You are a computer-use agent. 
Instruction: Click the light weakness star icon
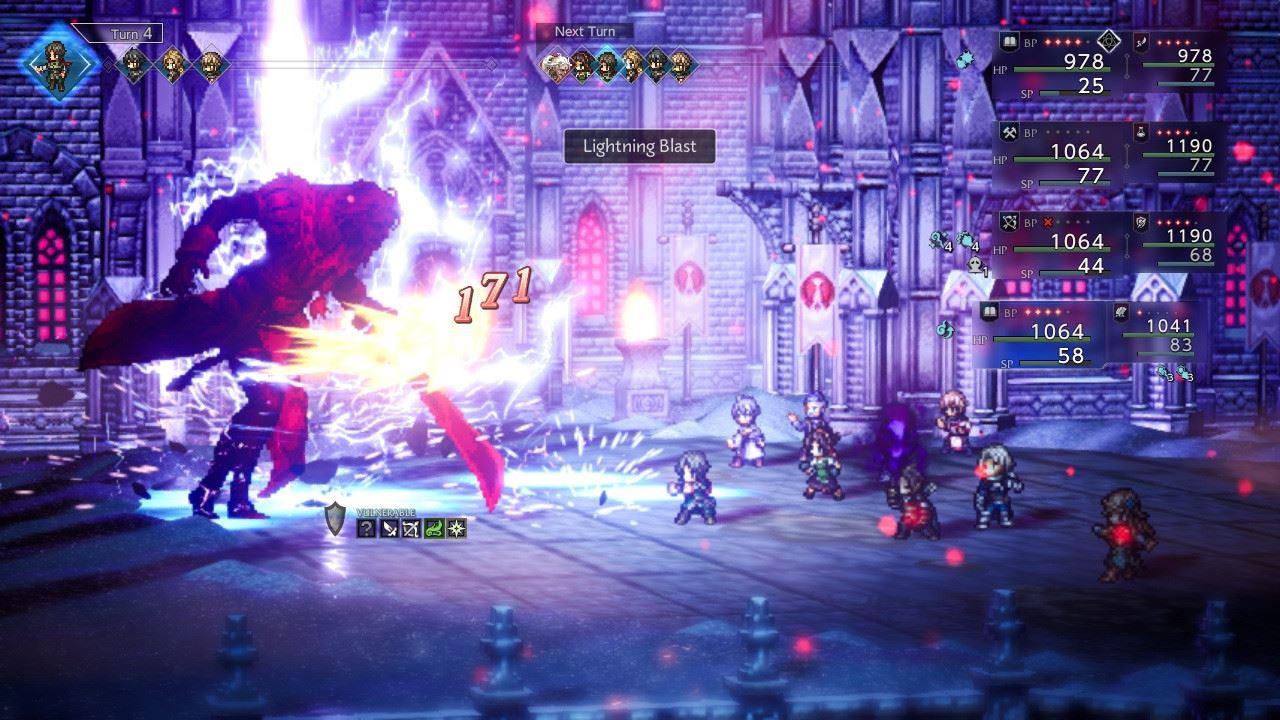pos(456,529)
